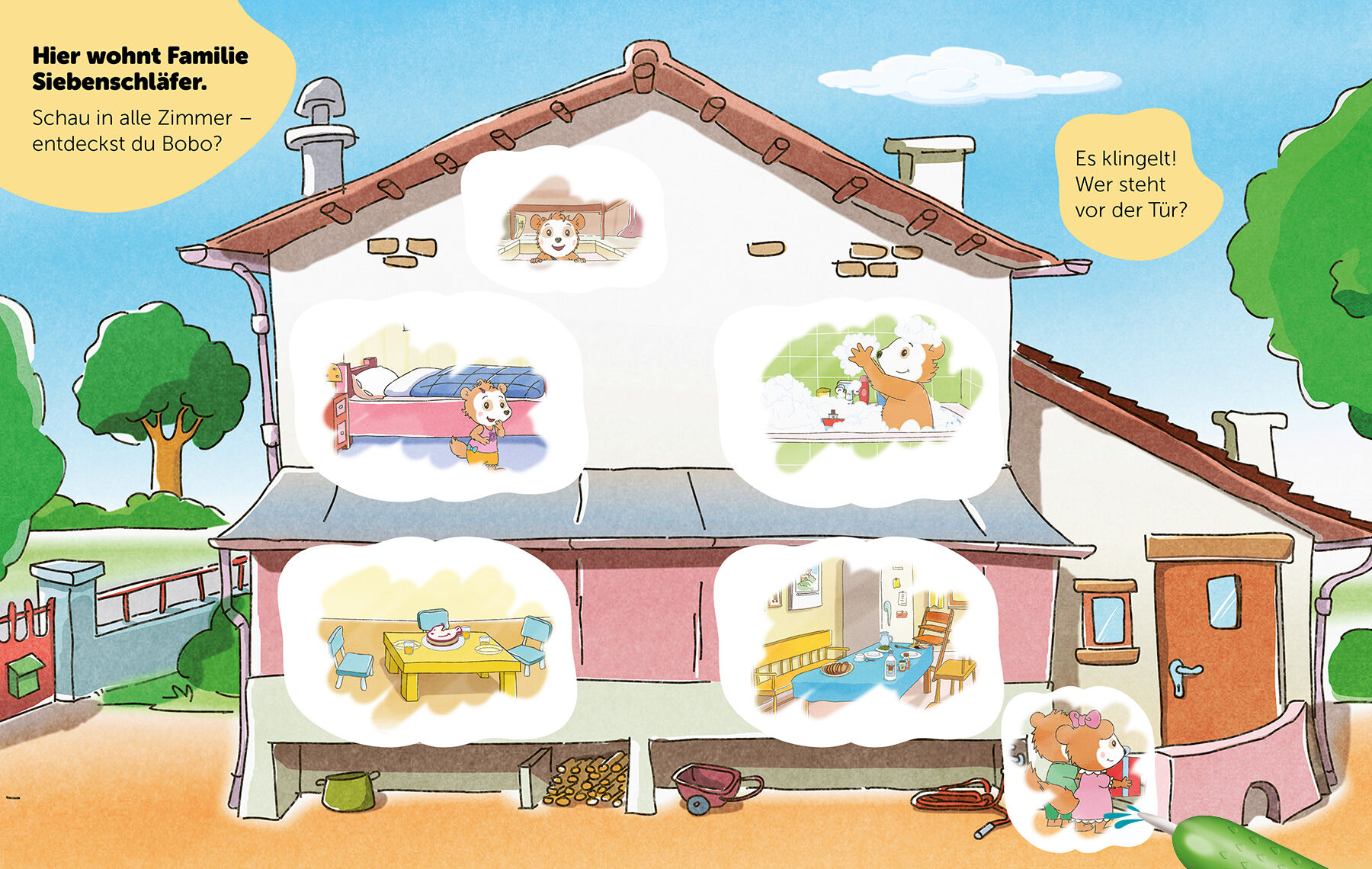Screen dimensions: 1372x869
Task: Show the dining room with the blue tablecloth
Action: pos(856,641)
